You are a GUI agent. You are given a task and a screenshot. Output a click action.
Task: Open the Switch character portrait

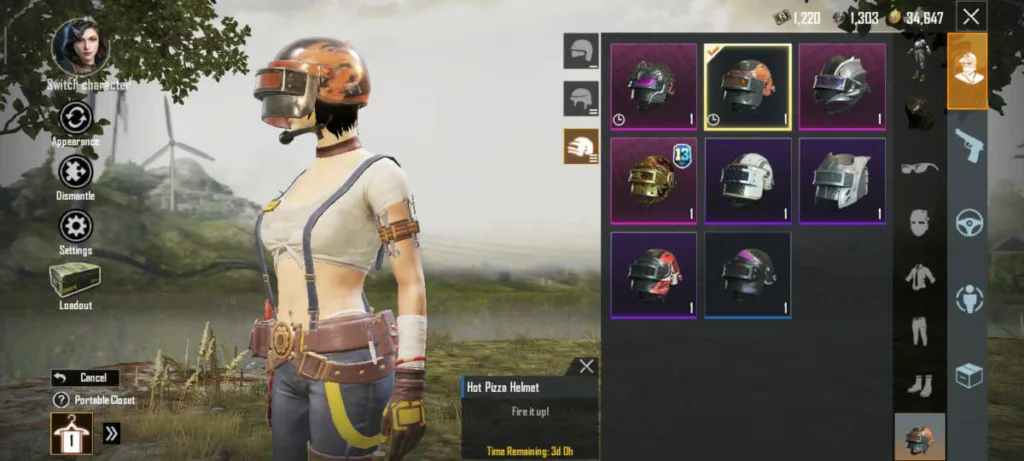(80, 47)
